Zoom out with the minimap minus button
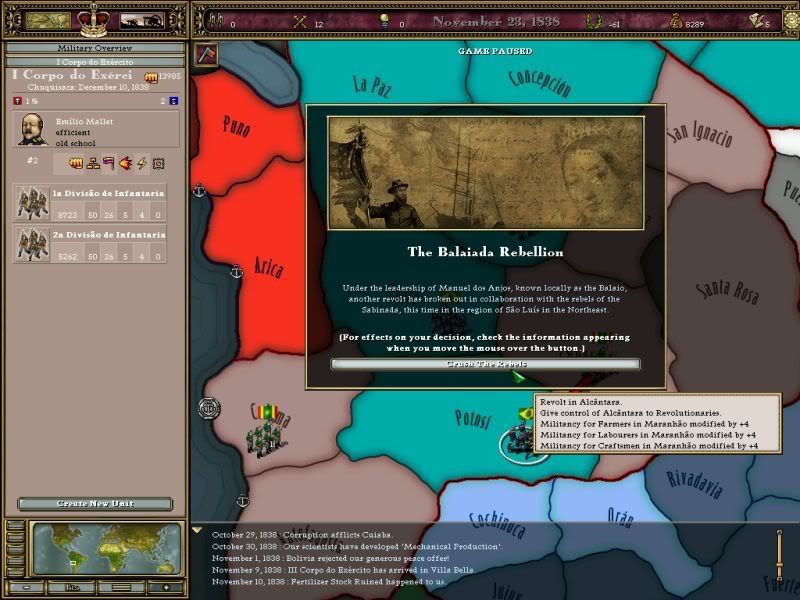The width and height of the screenshot is (800, 600). point(27,586)
